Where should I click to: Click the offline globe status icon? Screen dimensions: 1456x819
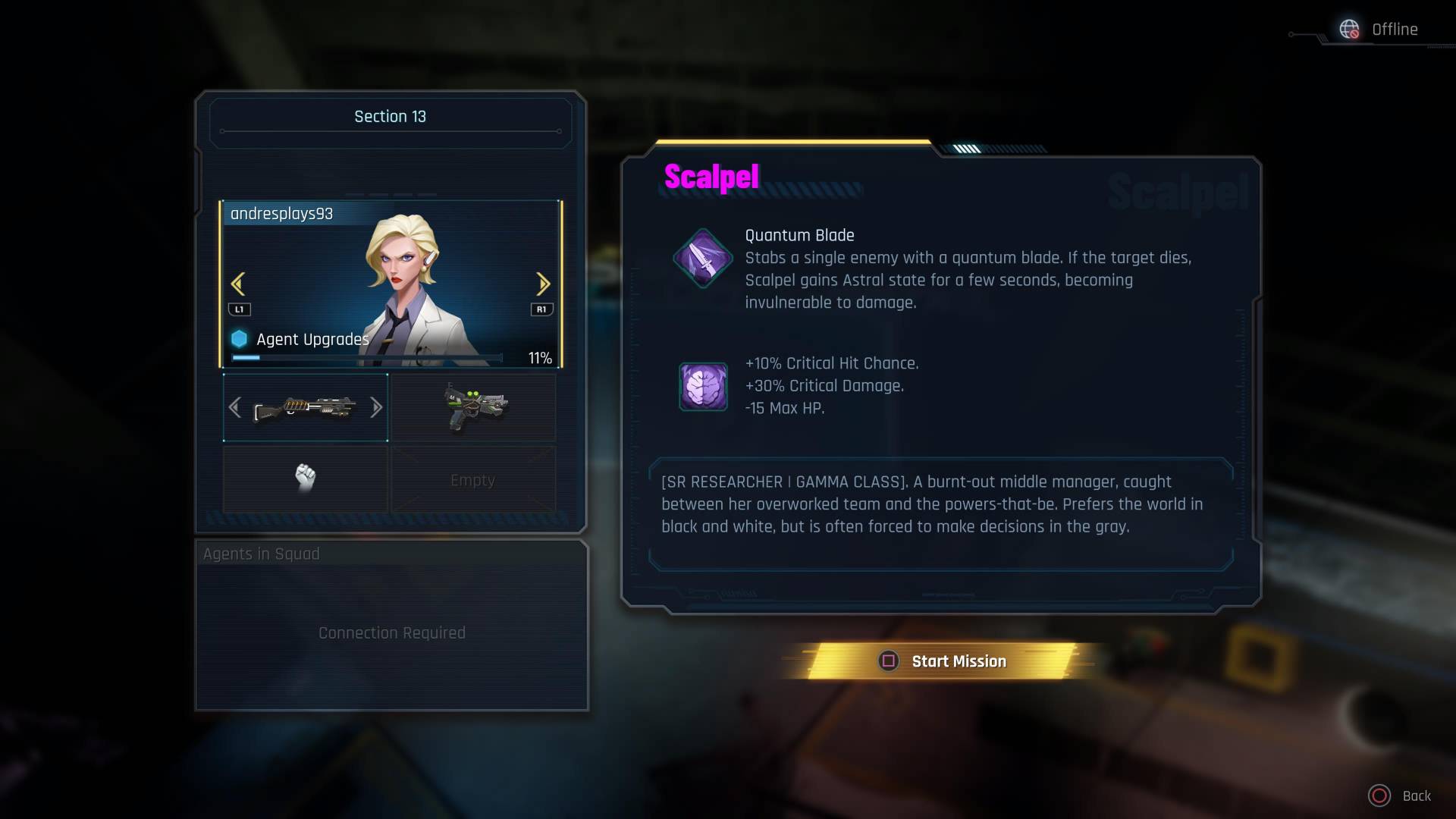1351,30
